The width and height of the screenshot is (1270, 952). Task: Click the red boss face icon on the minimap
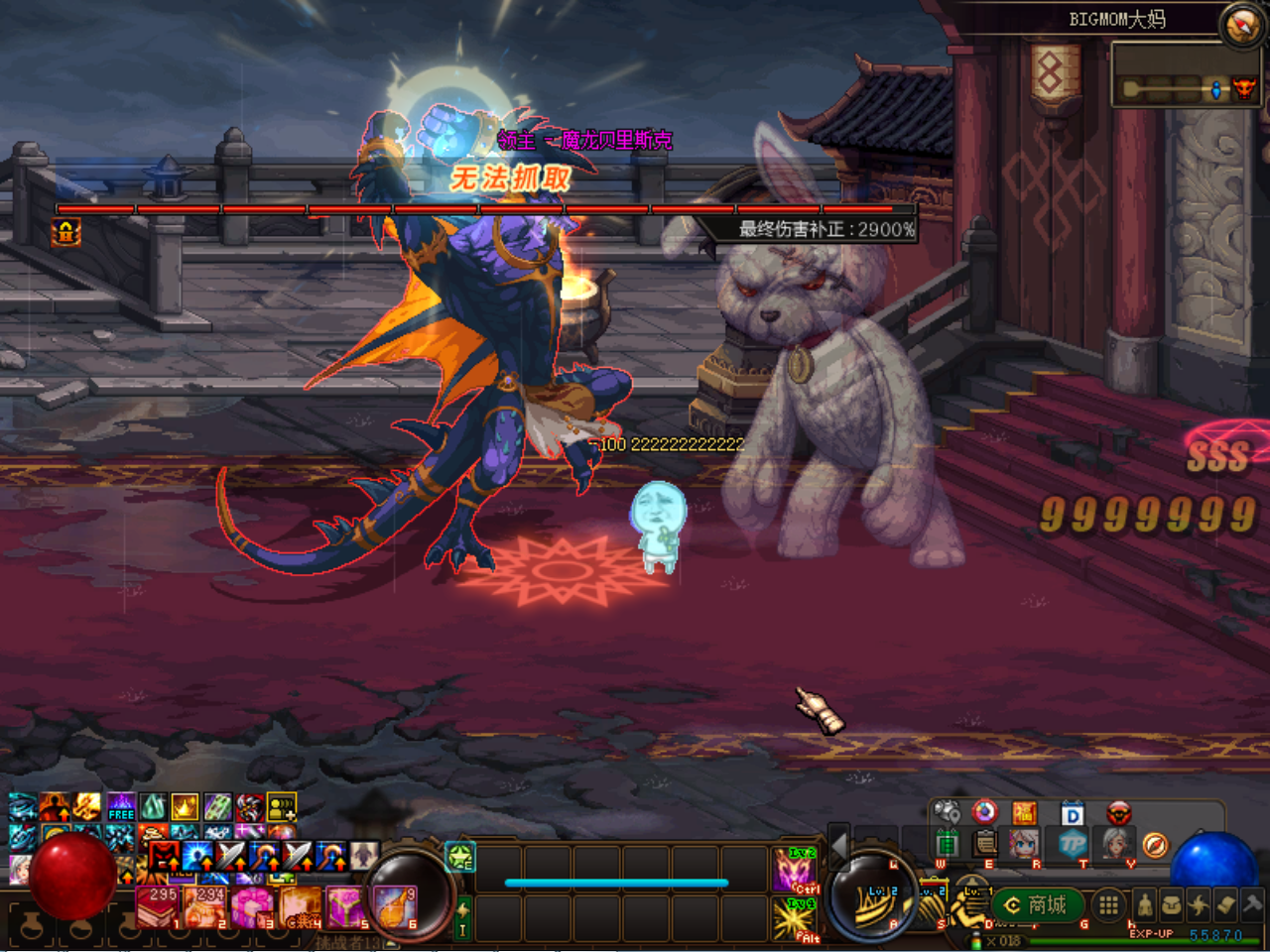[x=1245, y=89]
